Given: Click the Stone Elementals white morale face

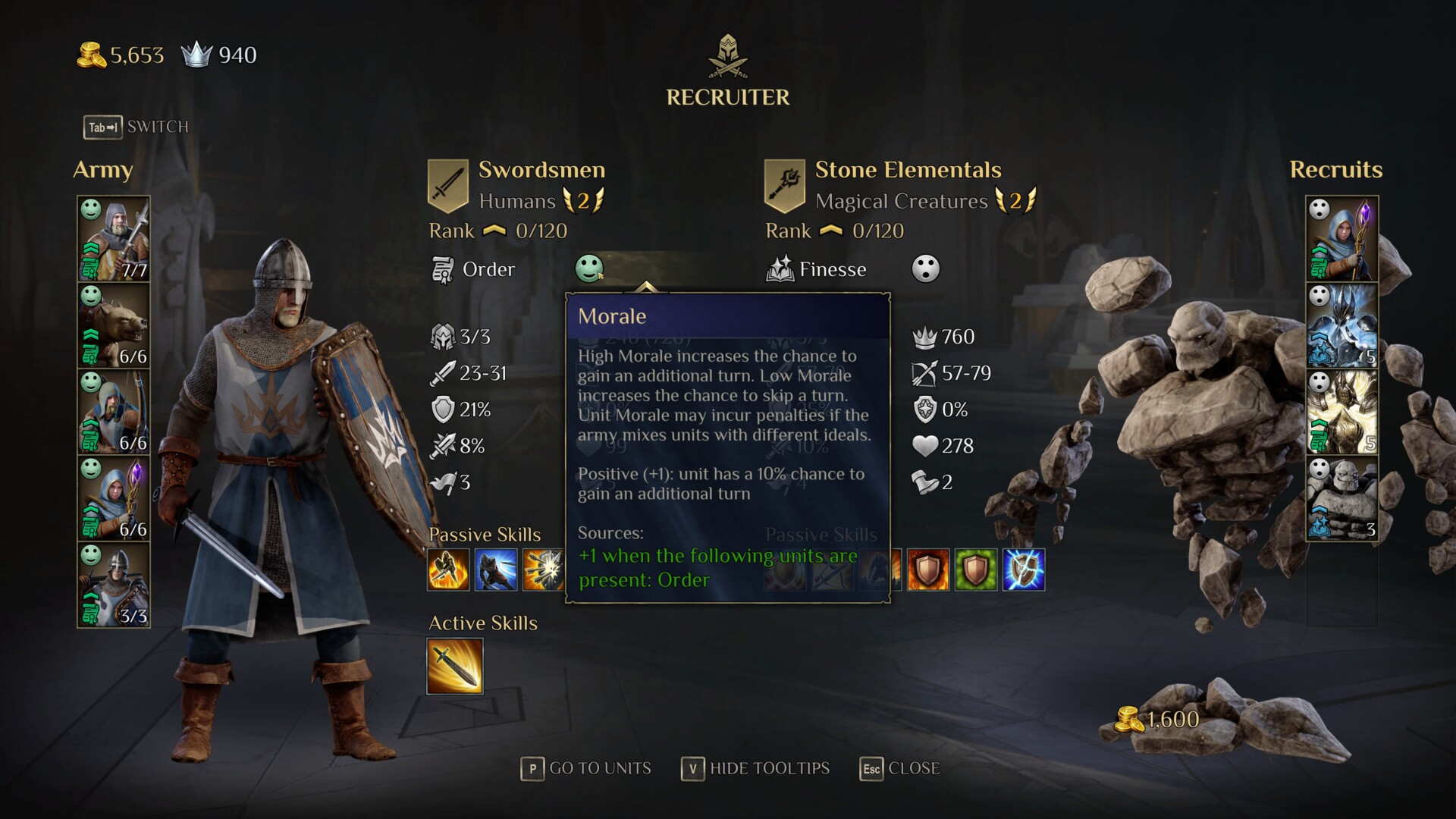Looking at the screenshot, I should pos(925,268).
